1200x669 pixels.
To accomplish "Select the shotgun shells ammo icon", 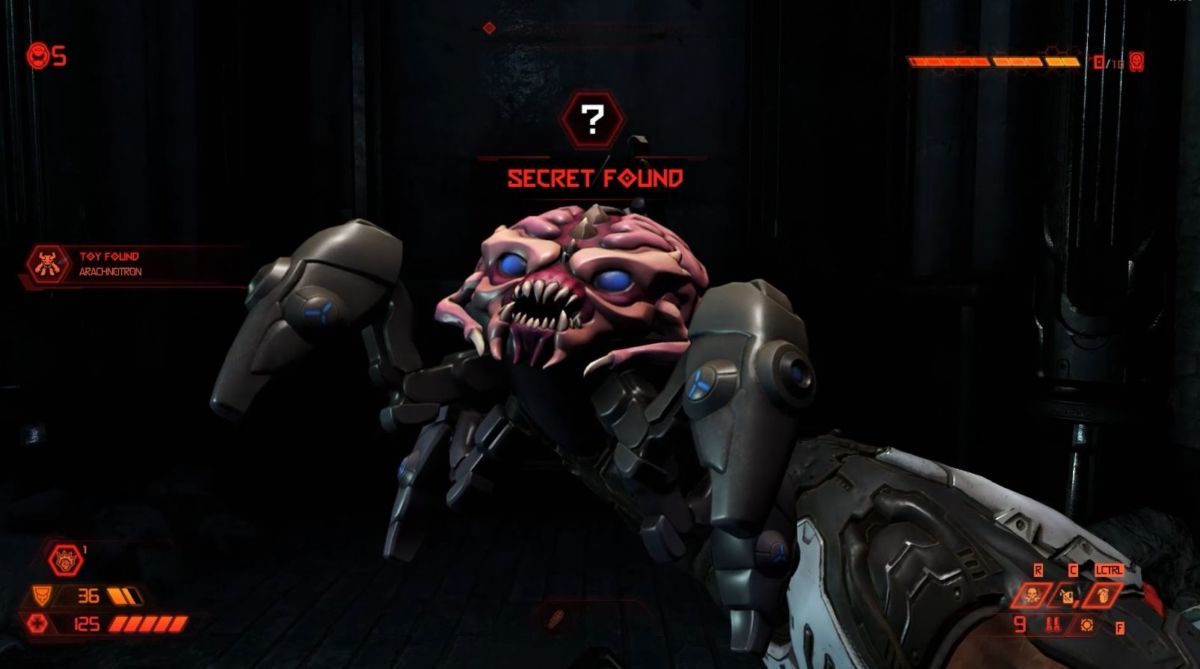I will [x=1052, y=626].
